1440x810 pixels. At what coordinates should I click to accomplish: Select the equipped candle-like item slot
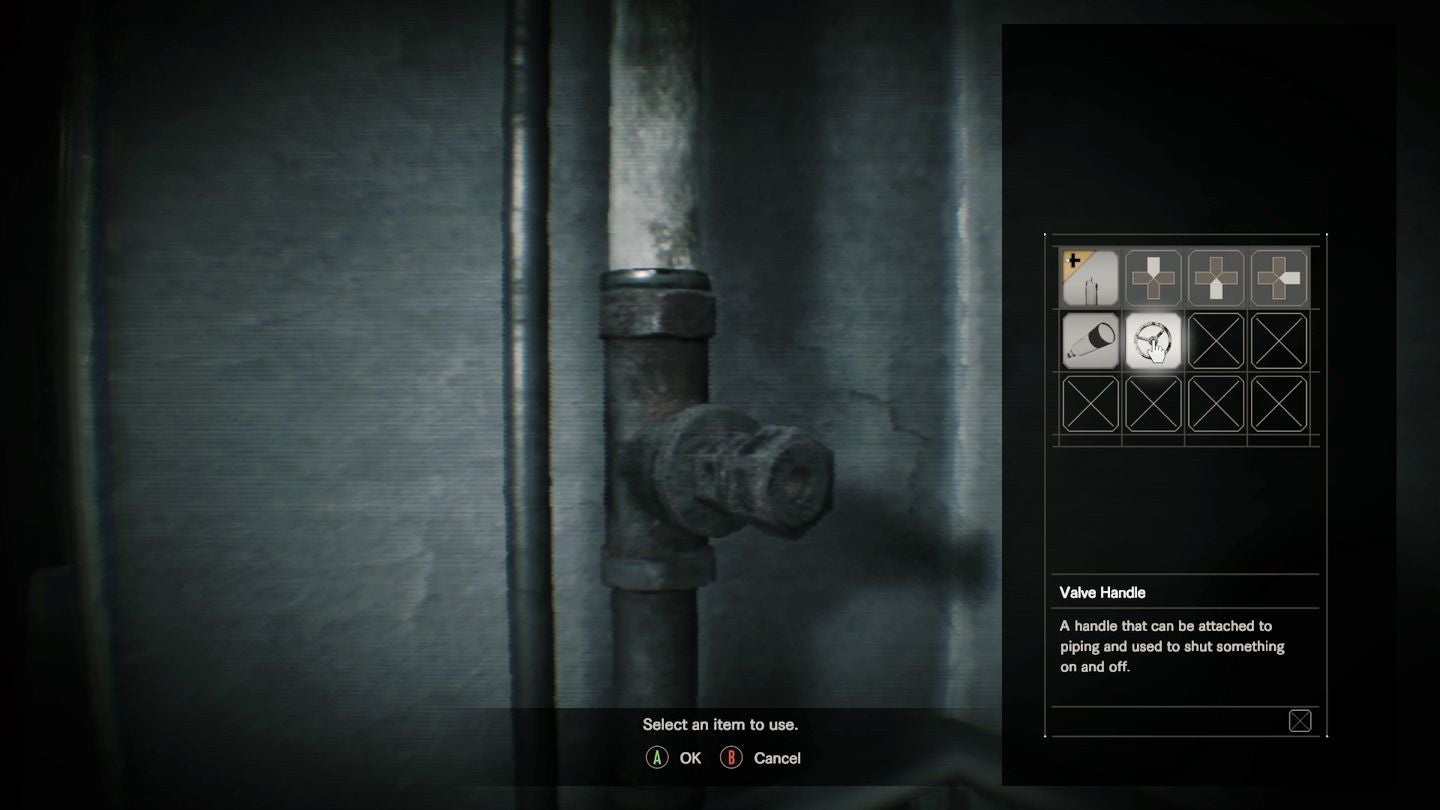click(1090, 278)
